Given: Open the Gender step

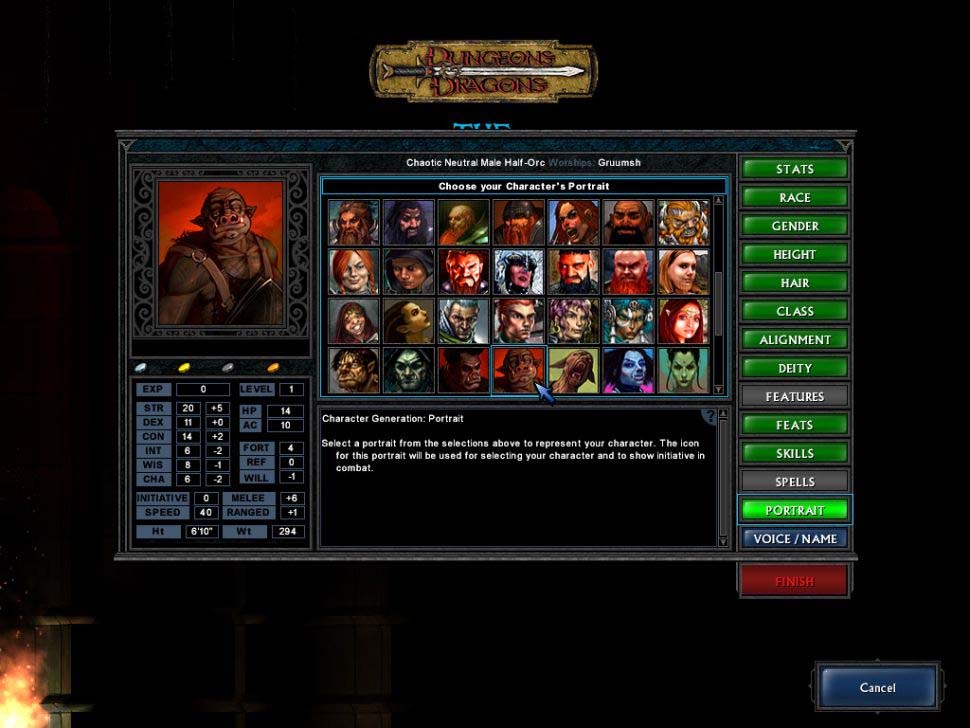Looking at the screenshot, I should point(795,226).
